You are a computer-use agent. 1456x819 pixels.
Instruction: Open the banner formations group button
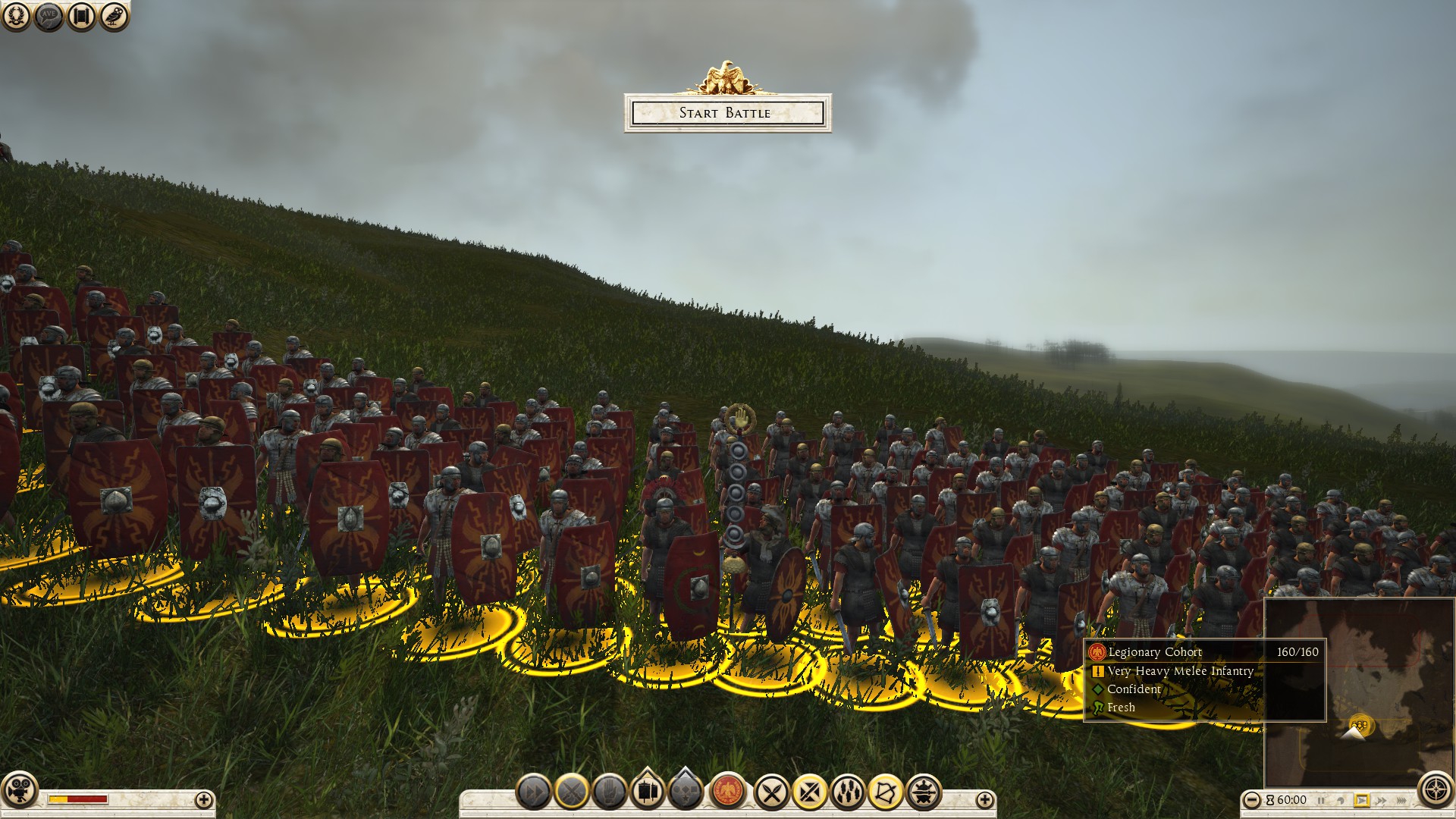pyautogui.click(x=648, y=790)
